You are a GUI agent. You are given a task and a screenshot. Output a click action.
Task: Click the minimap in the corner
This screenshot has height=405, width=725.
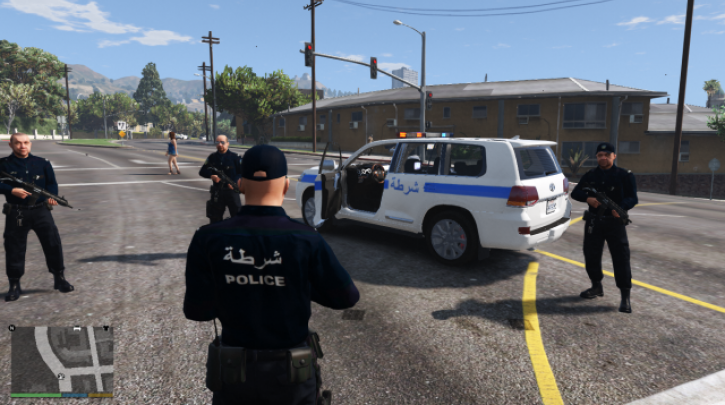[x=62, y=359]
